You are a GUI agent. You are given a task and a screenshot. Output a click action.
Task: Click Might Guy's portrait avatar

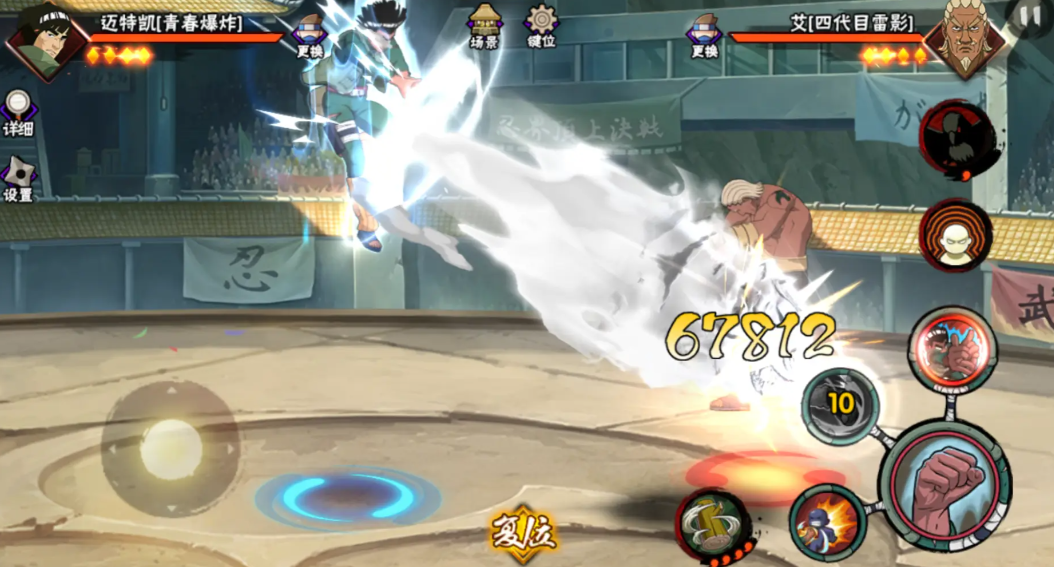point(42,40)
